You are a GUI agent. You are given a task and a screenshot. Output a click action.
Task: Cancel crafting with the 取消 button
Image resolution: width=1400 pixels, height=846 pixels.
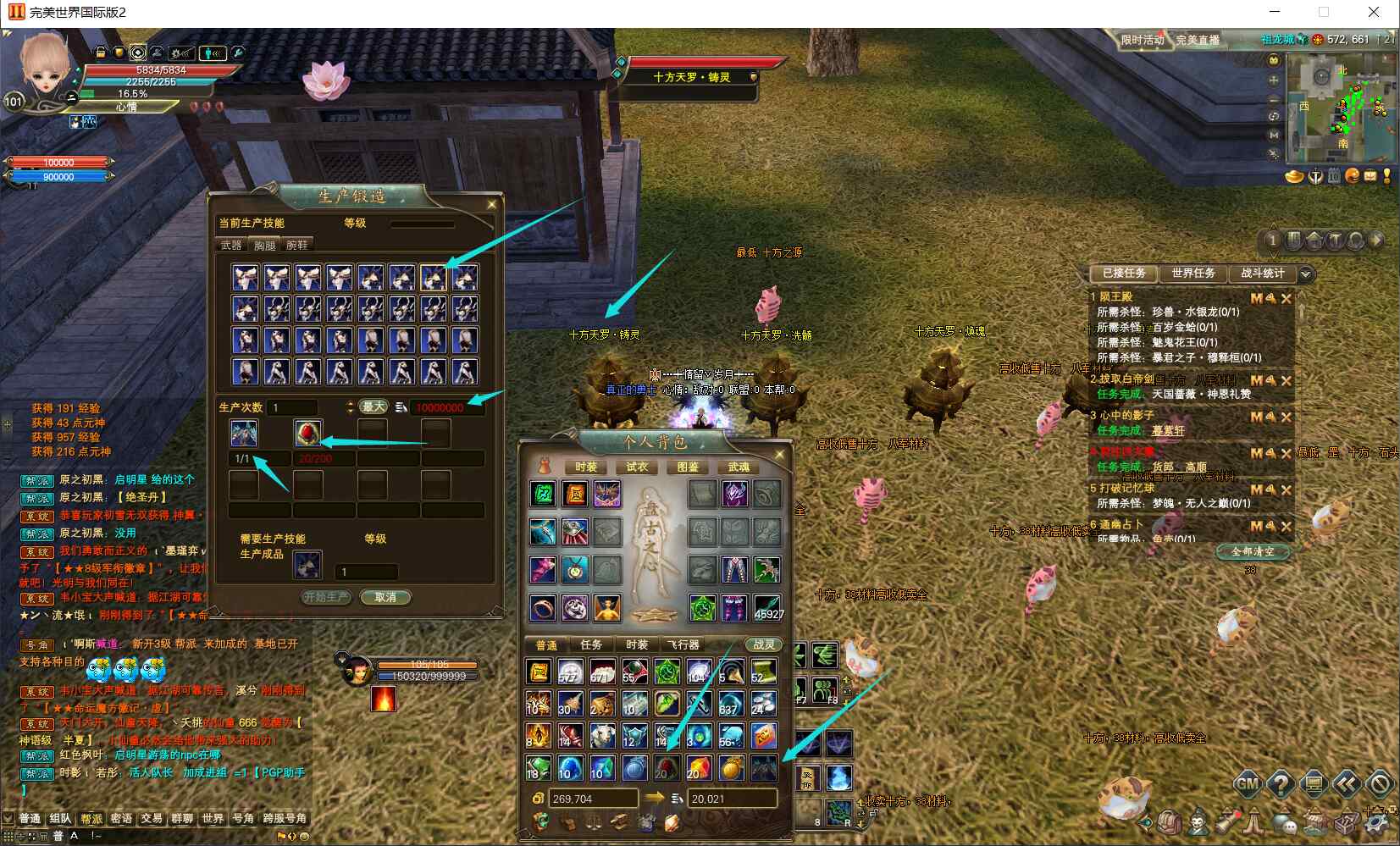385,597
